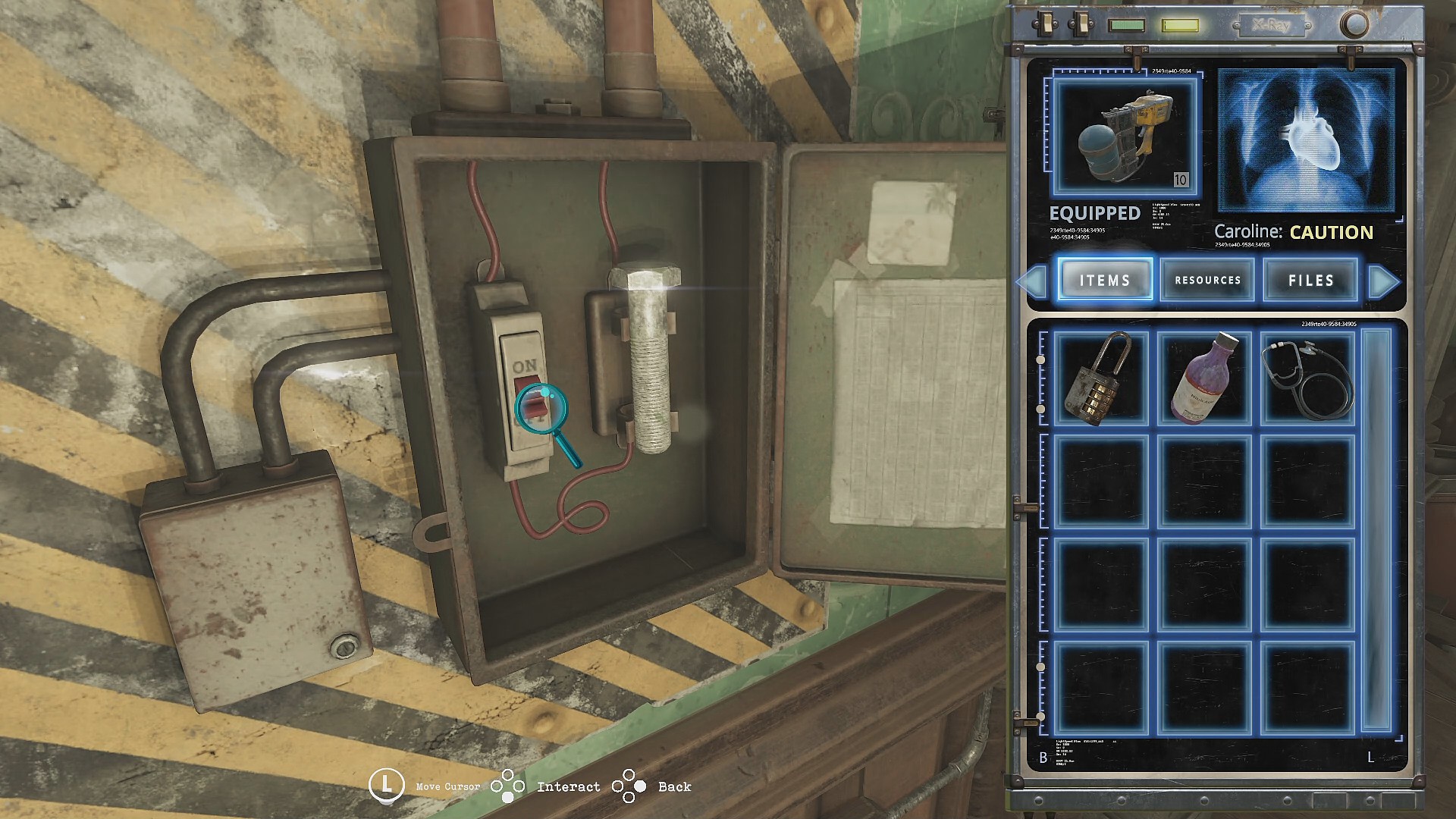Image resolution: width=1456 pixels, height=819 pixels.
Task: Click the right arrow beside the tabs
Action: pyautogui.click(x=1384, y=281)
